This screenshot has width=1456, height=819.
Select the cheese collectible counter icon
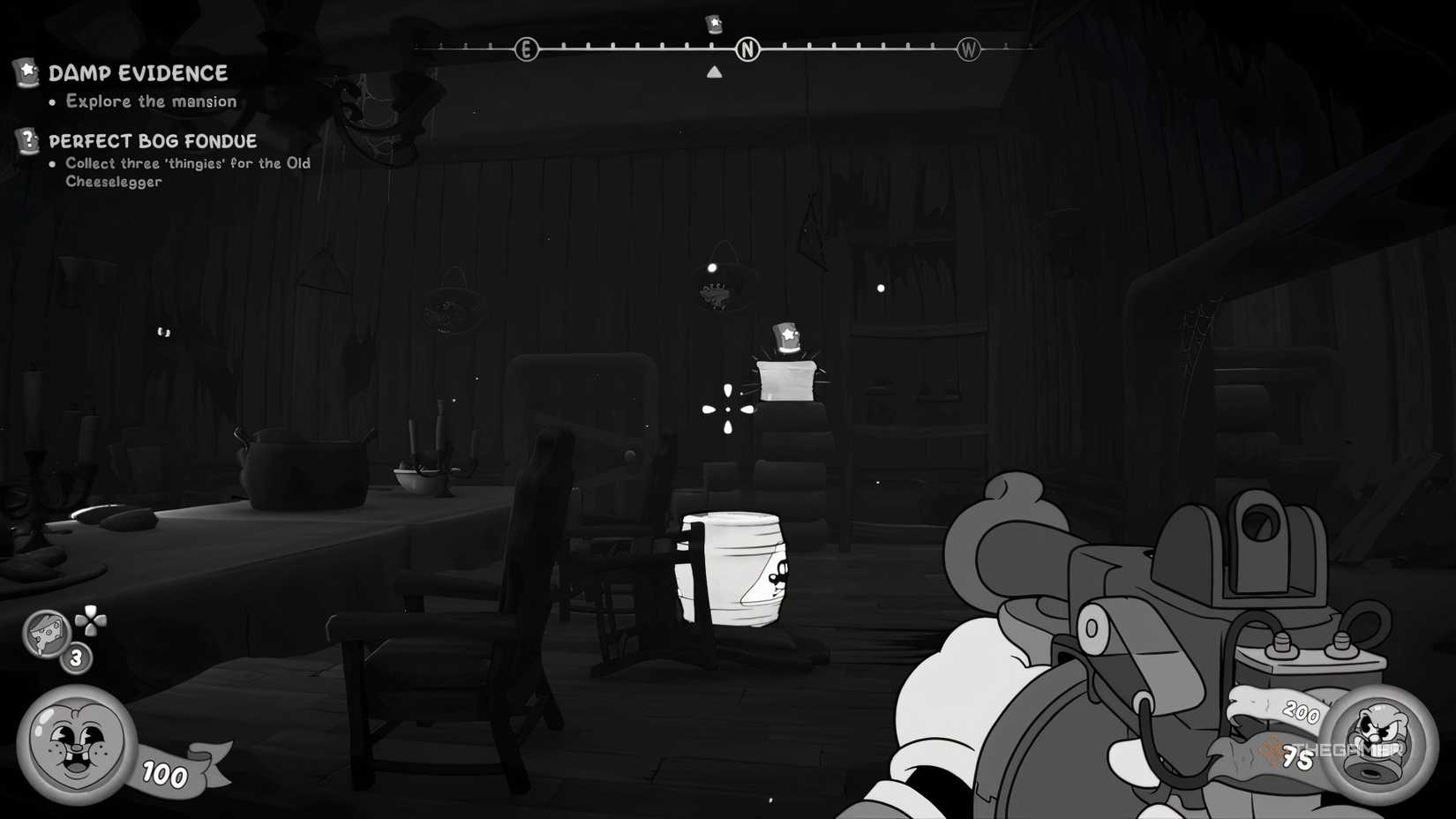tap(49, 635)
